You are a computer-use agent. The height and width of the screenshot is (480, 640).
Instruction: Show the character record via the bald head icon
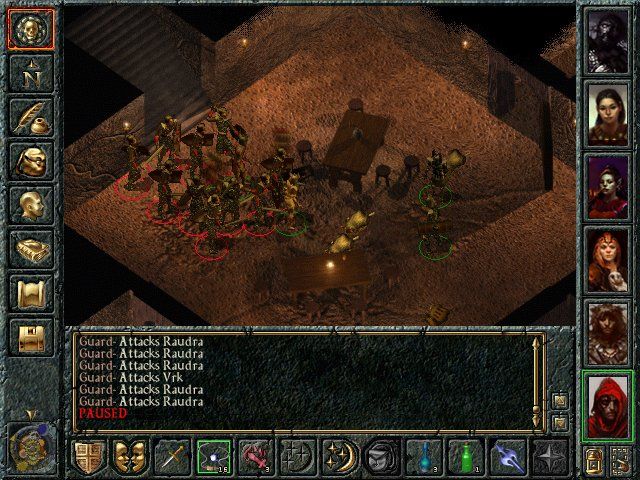(30, 205)
